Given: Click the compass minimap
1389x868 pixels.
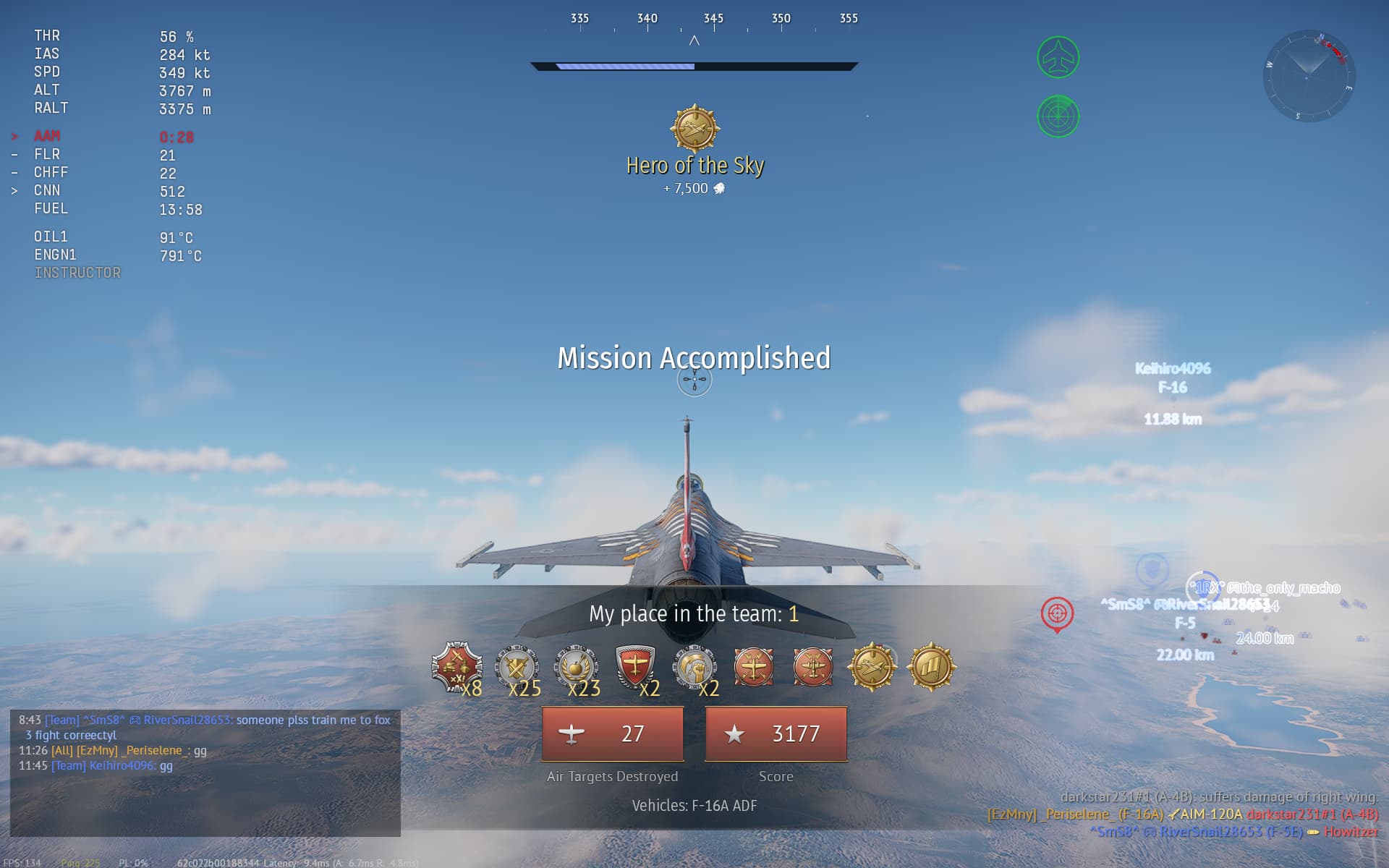Looking at the screenshot, I should pyautogui.click(x=1308, y=75).
